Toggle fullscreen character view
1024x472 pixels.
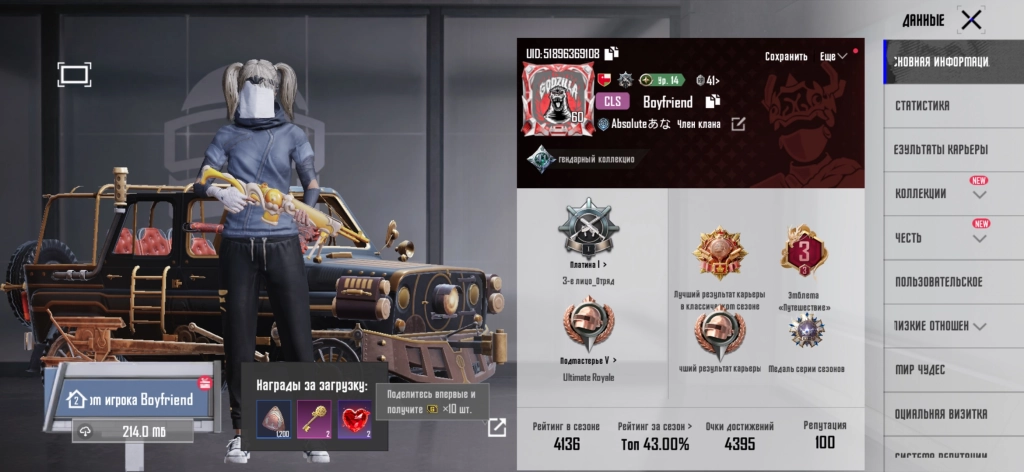pos(75,74)
